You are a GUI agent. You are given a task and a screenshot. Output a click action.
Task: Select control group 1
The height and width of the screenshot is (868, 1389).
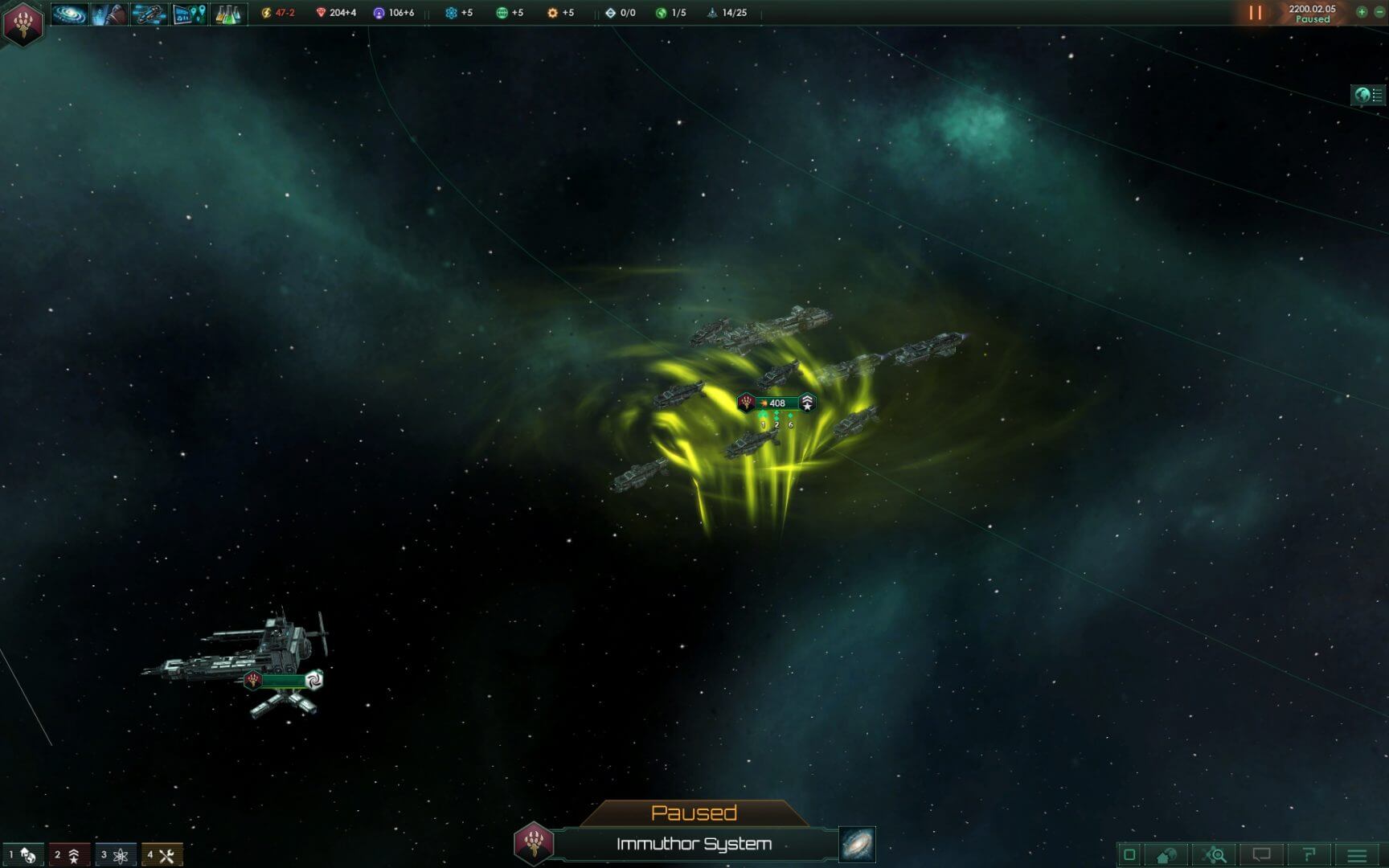pos(23,855)
